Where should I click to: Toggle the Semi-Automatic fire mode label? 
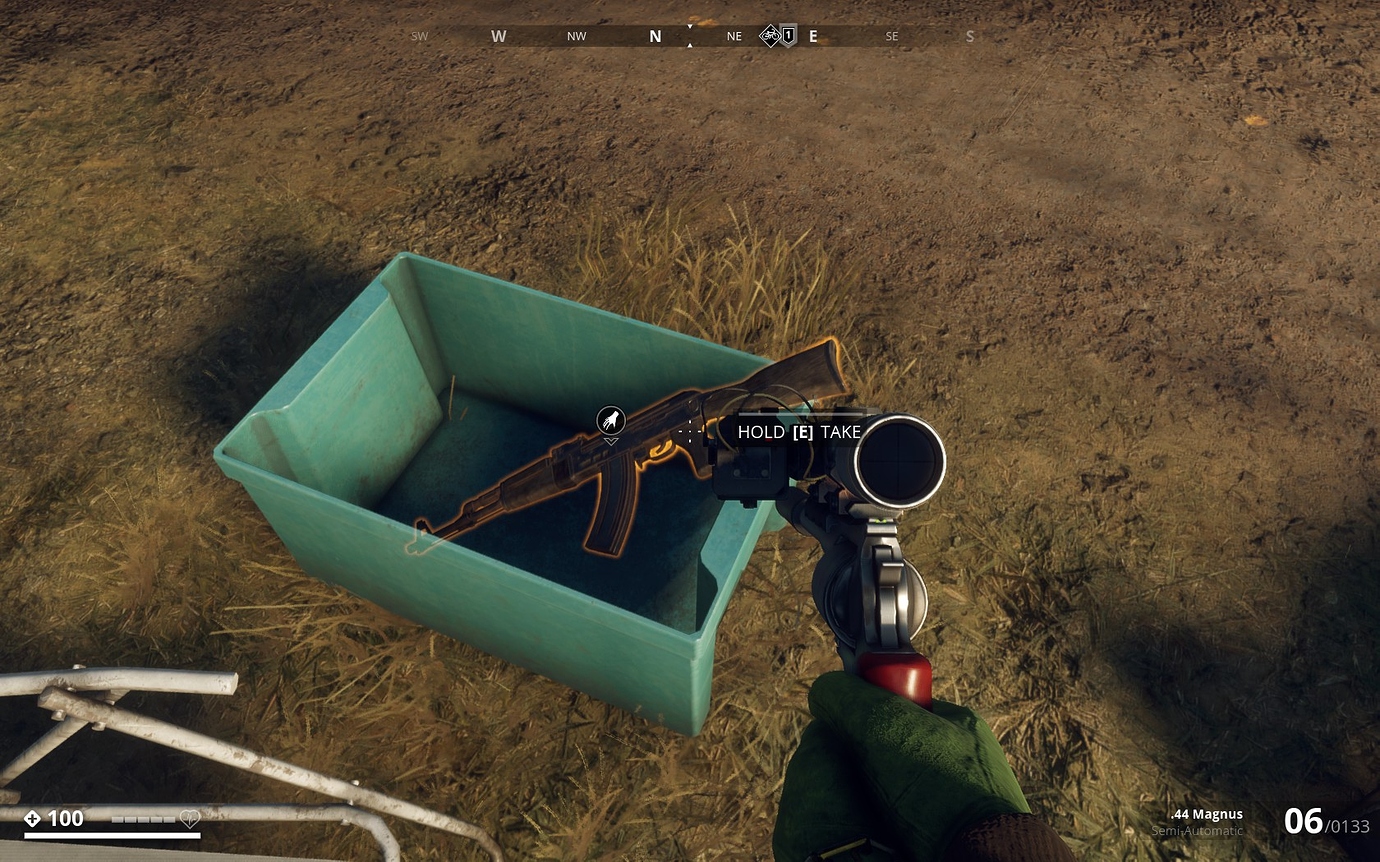[1197, 832]
